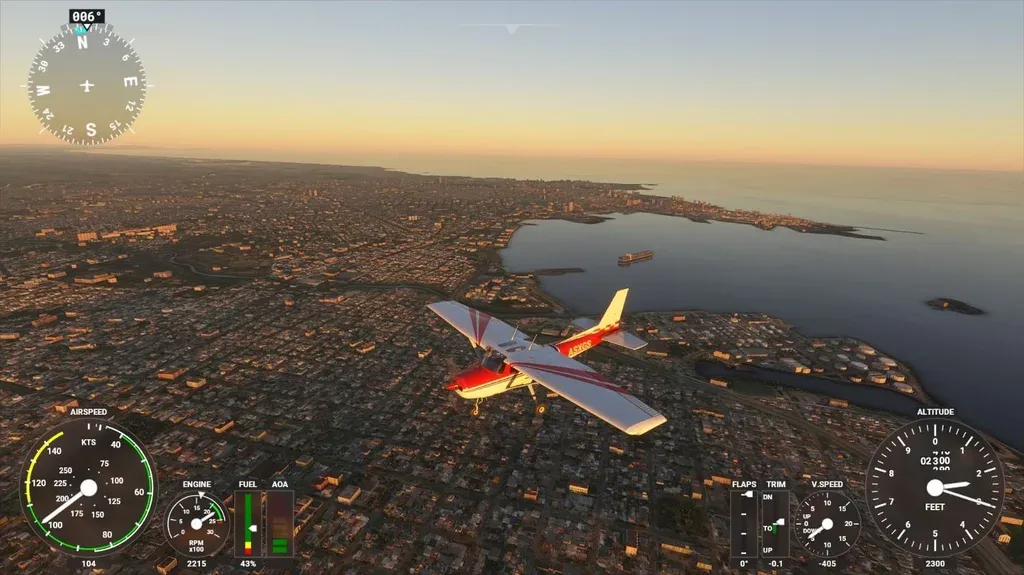Click the compass heading dial

click(x=87, y=85)
